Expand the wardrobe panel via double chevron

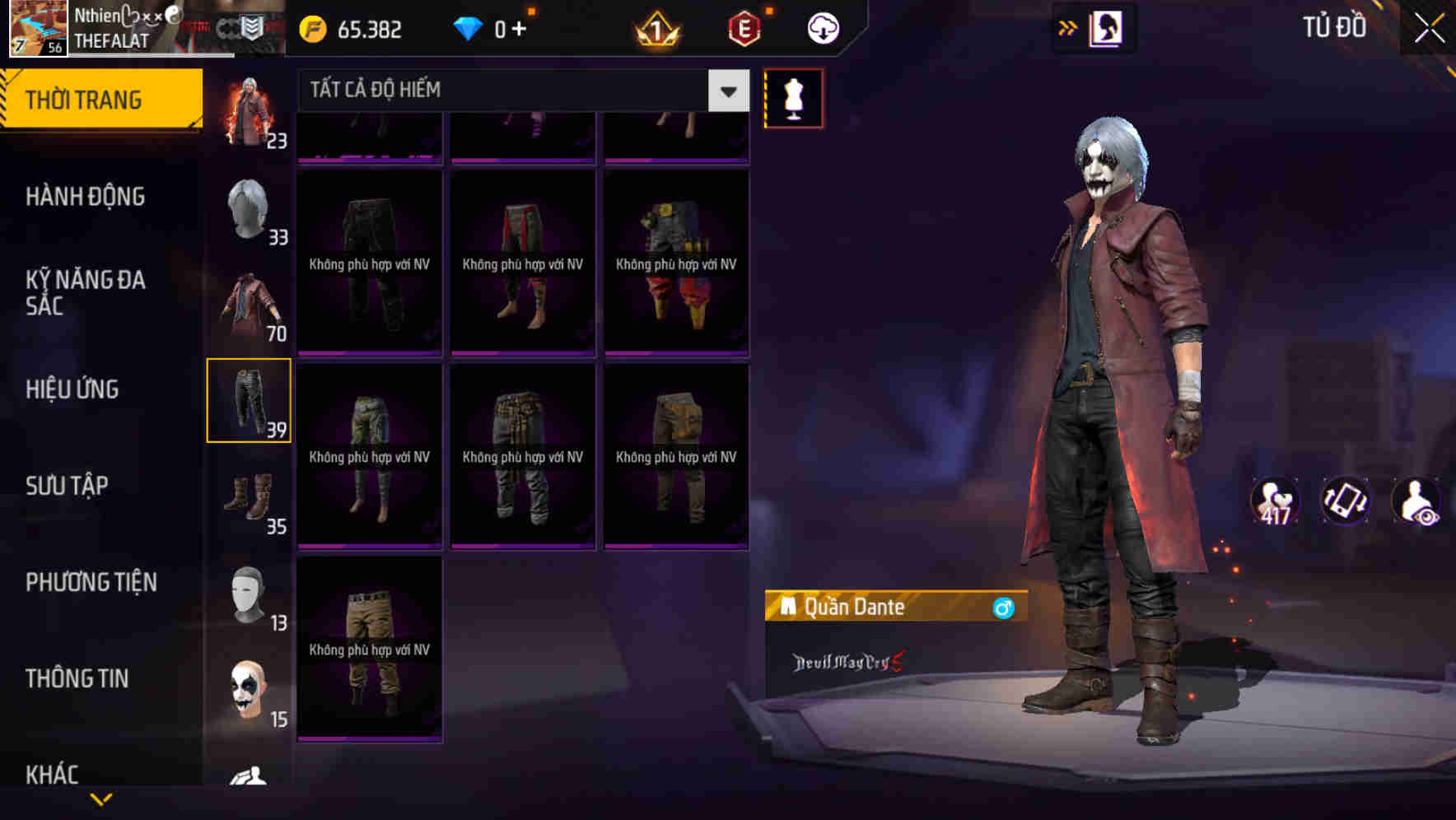point(1067,27)
